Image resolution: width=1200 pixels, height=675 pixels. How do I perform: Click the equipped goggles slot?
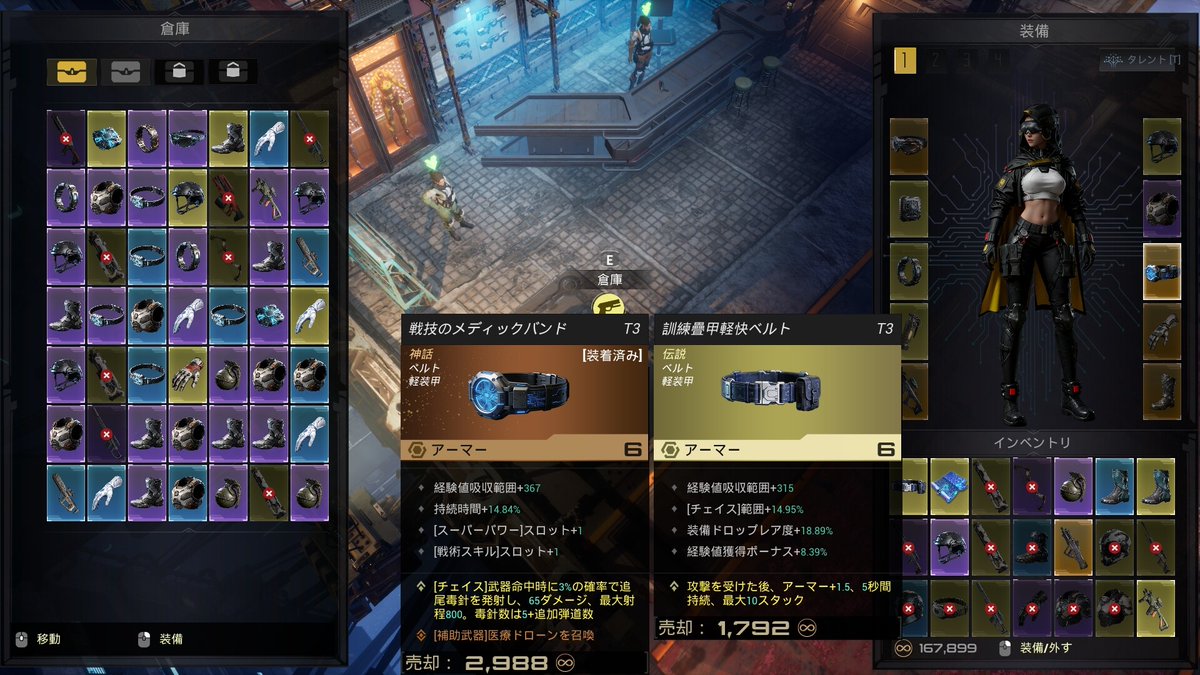(909, 147)
